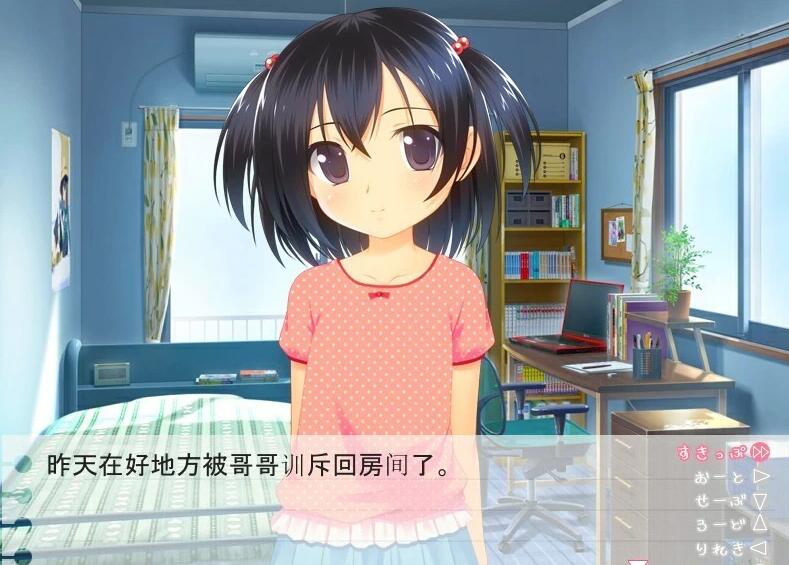Show the りれき history log

[x=731, y=548]
